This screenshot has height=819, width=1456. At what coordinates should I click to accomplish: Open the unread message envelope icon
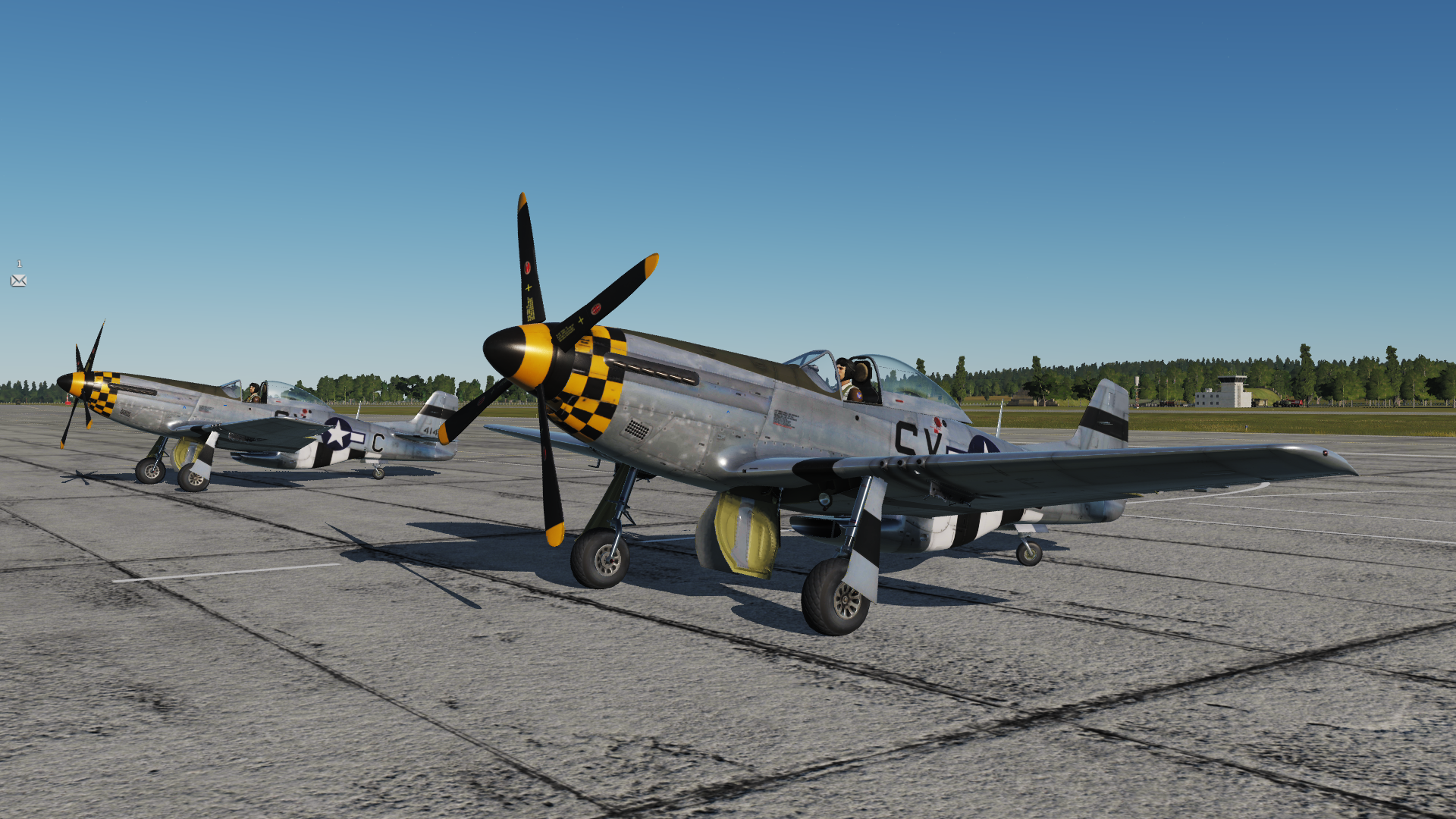[19, 281]
